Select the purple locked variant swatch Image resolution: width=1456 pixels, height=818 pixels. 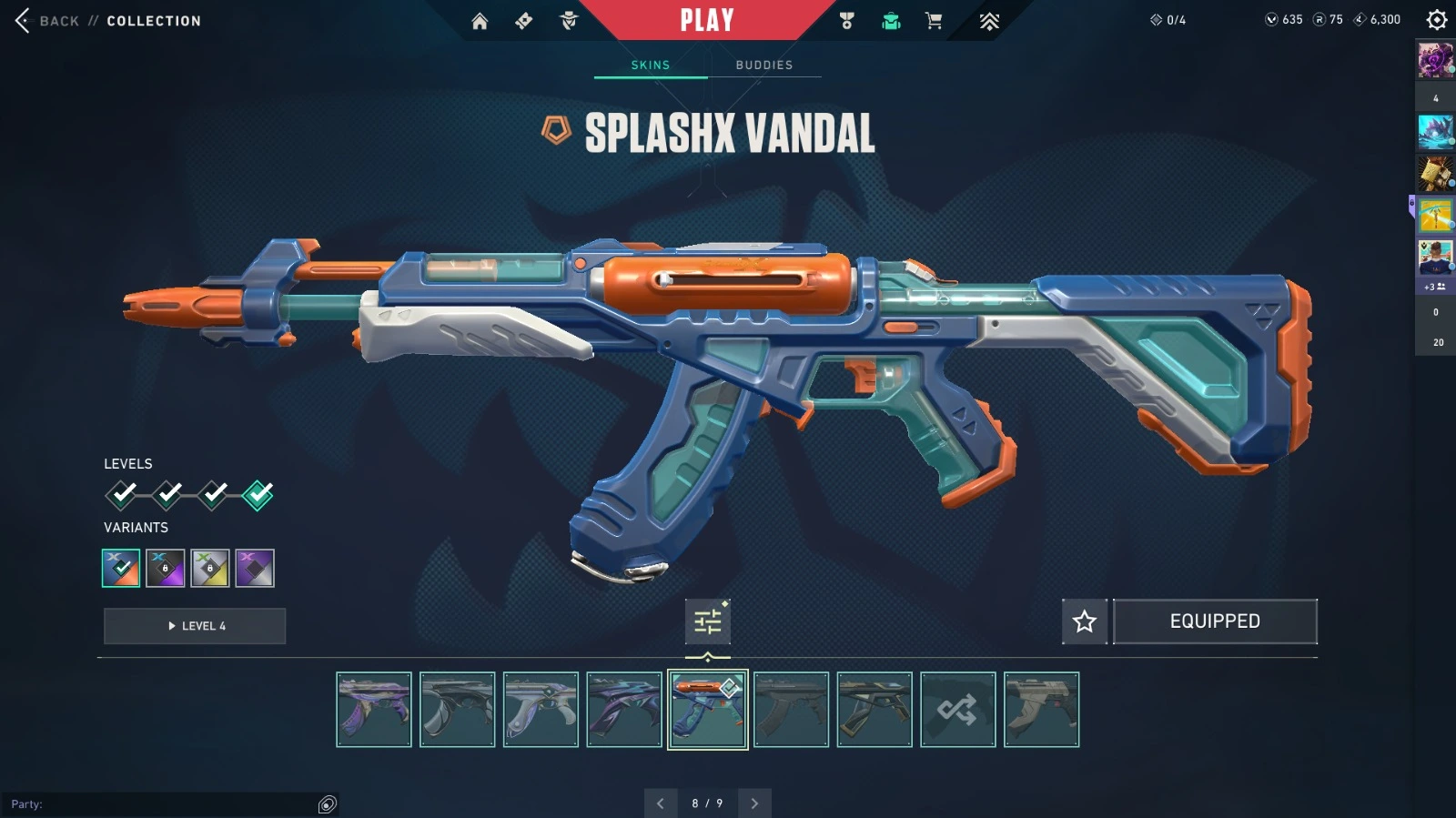(166, 568)
